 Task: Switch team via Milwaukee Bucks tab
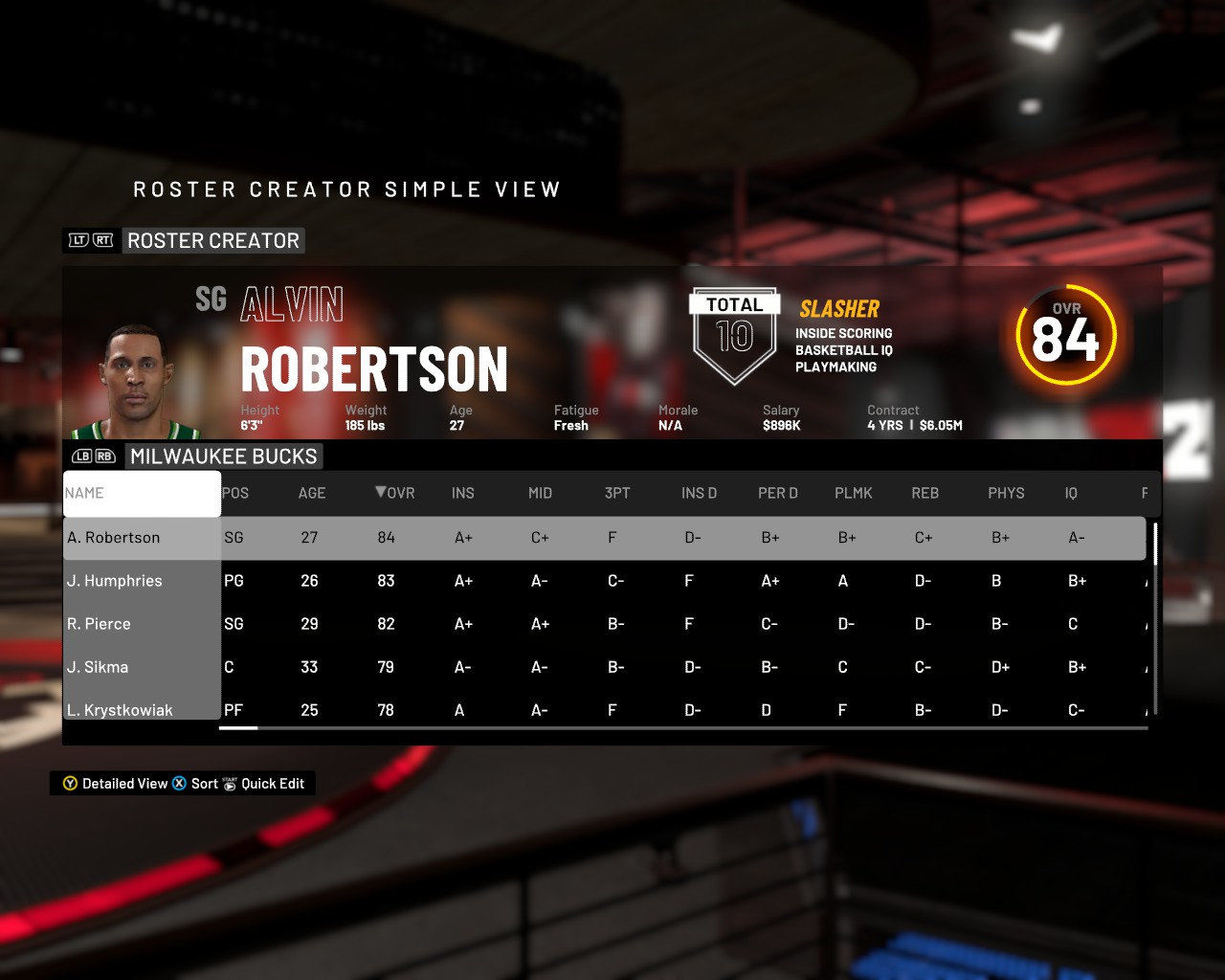224,457
